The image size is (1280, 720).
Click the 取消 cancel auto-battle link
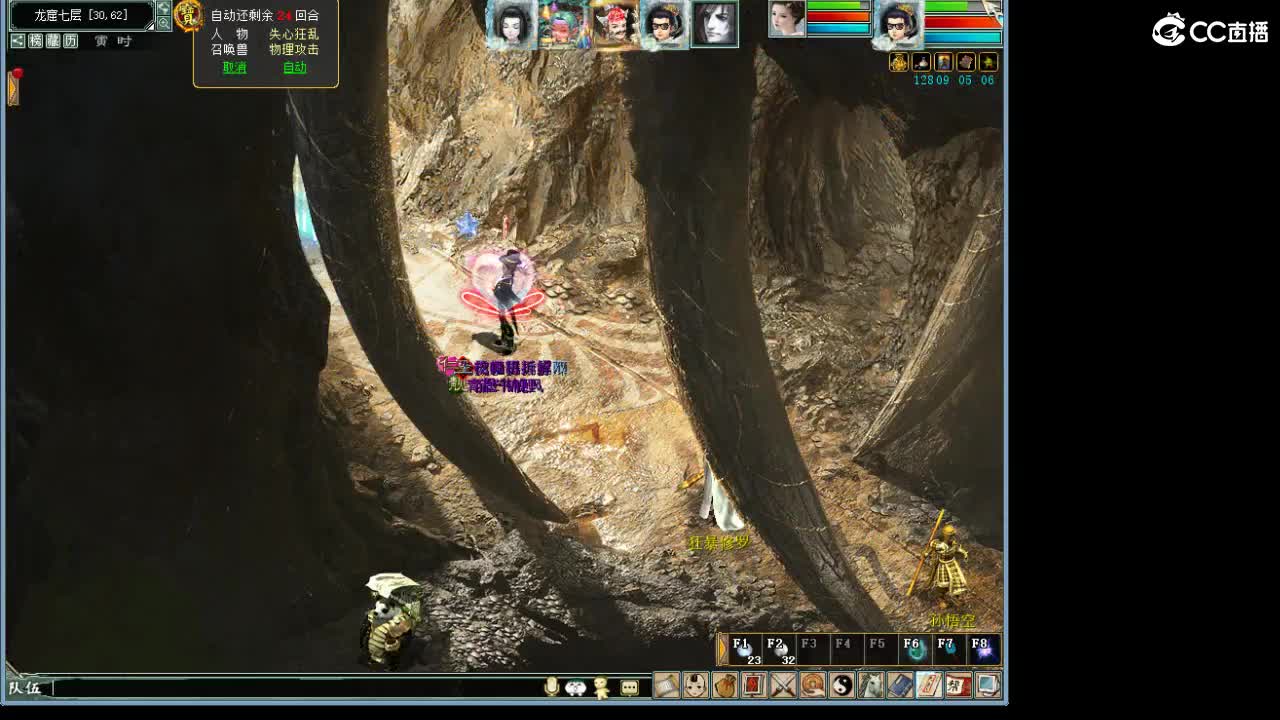pyautogui.click(x=233, y=65)
